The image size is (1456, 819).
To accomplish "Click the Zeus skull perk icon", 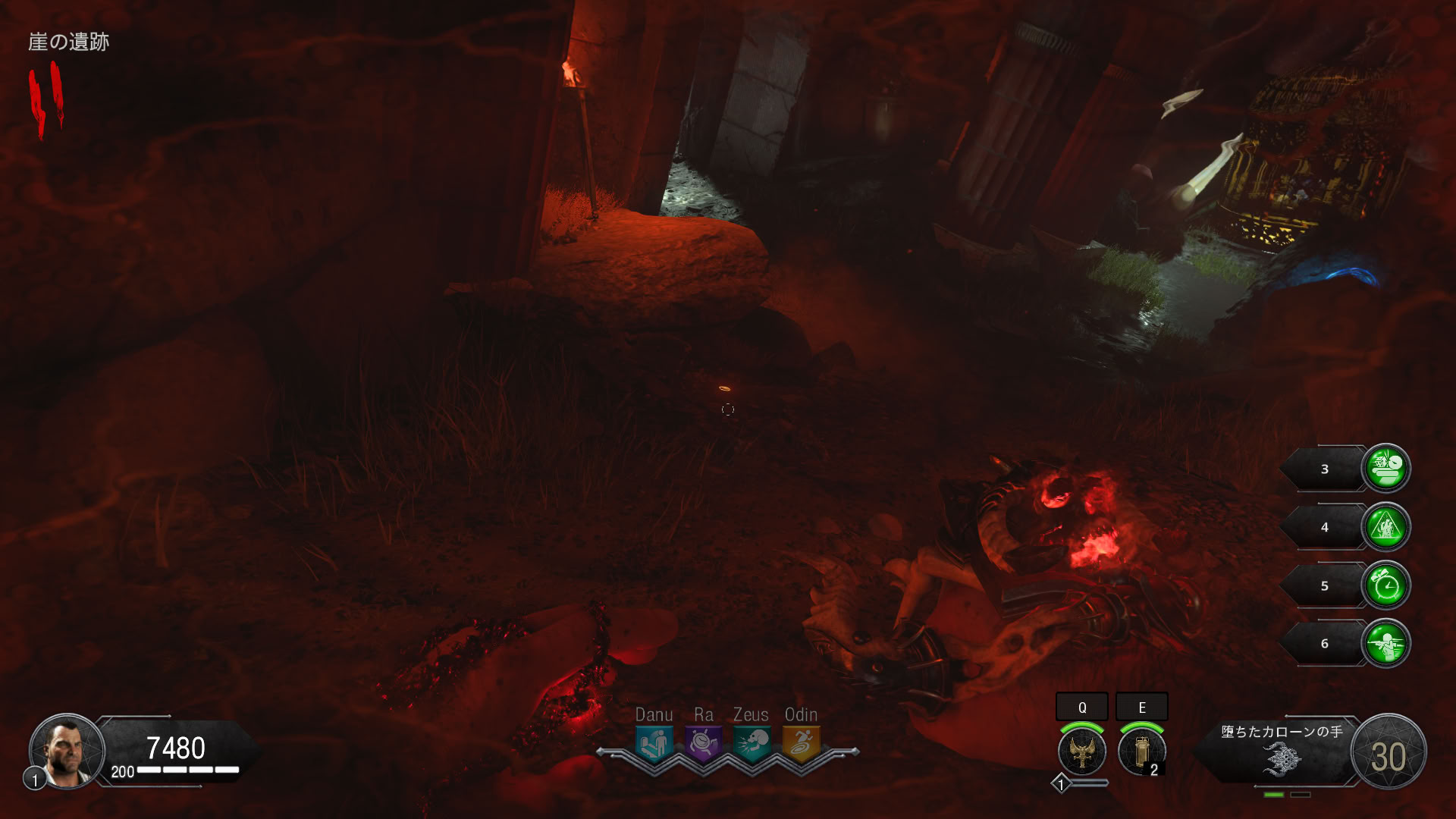I will 752,744.
